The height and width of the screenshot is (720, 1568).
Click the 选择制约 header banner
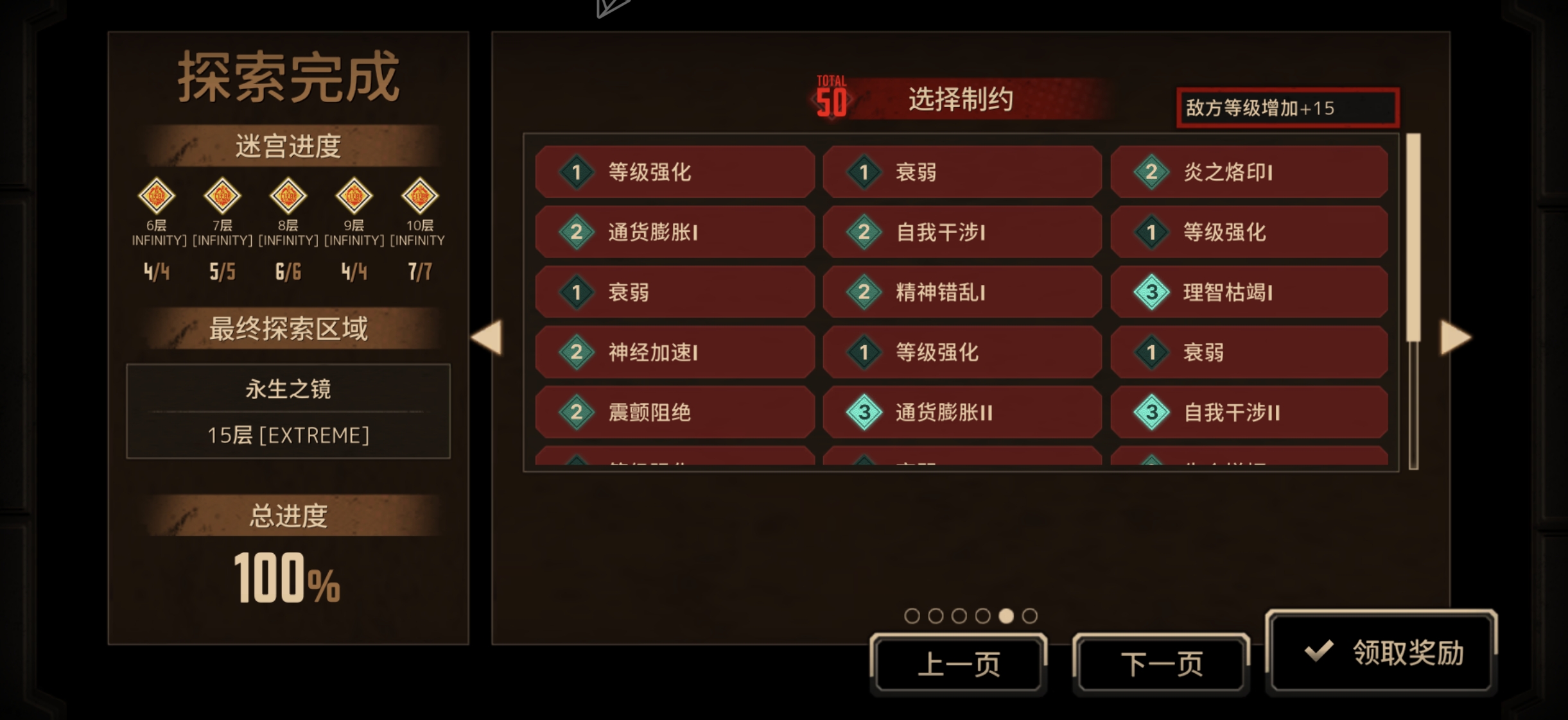point(962,100)
